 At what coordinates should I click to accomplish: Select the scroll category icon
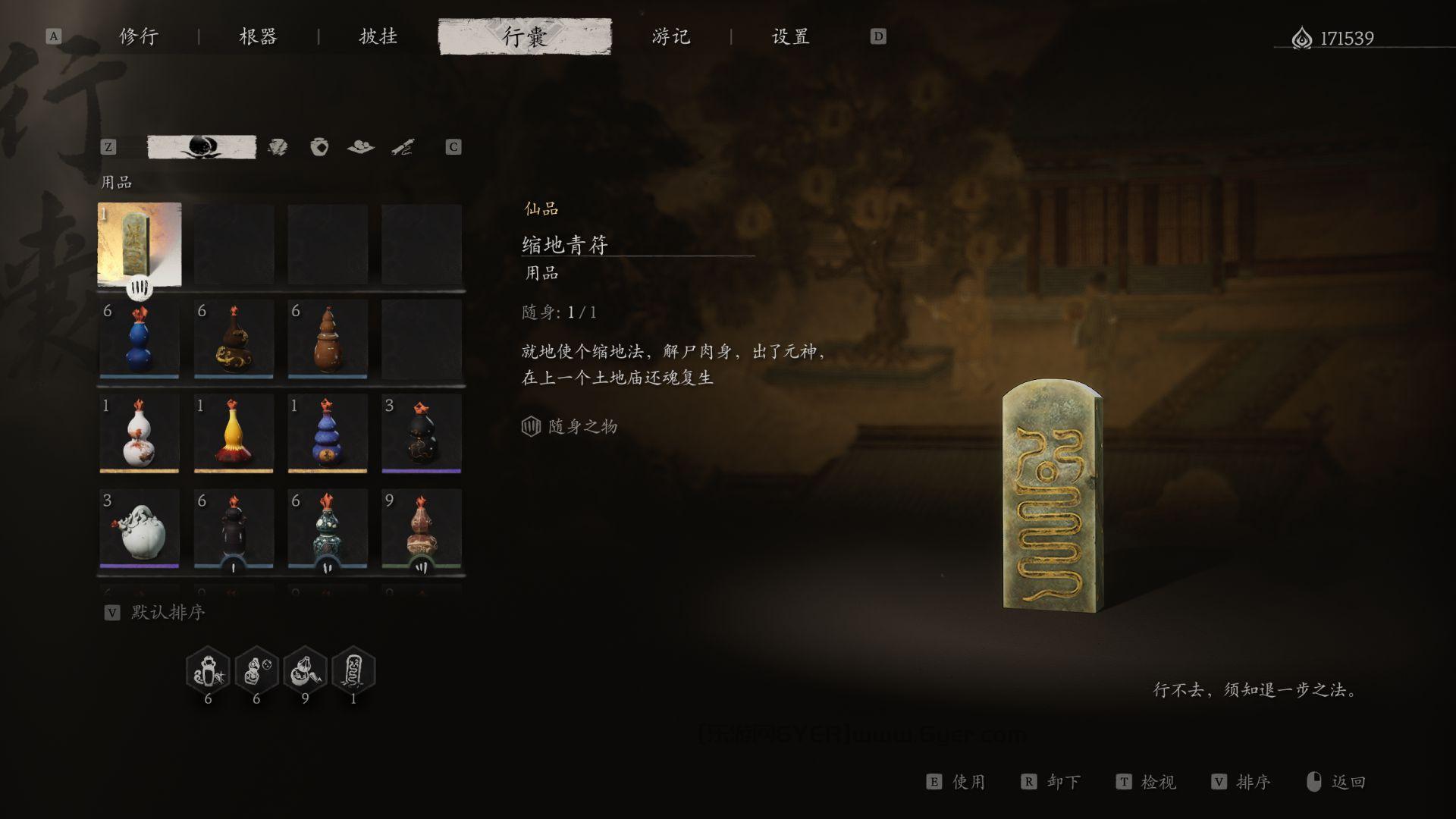[x=403, y=147]
